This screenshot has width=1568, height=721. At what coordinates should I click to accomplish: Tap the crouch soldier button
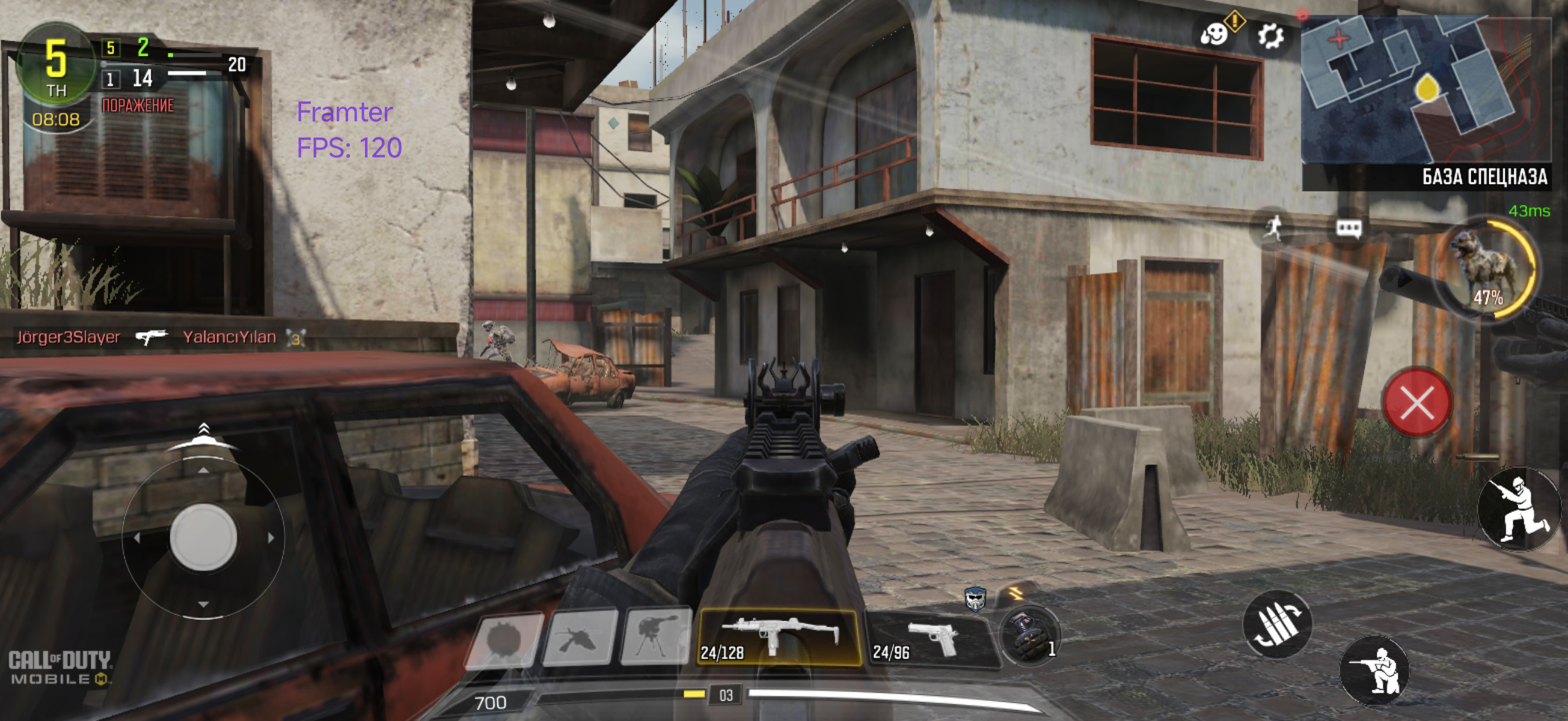click(x=1374, y=670)
